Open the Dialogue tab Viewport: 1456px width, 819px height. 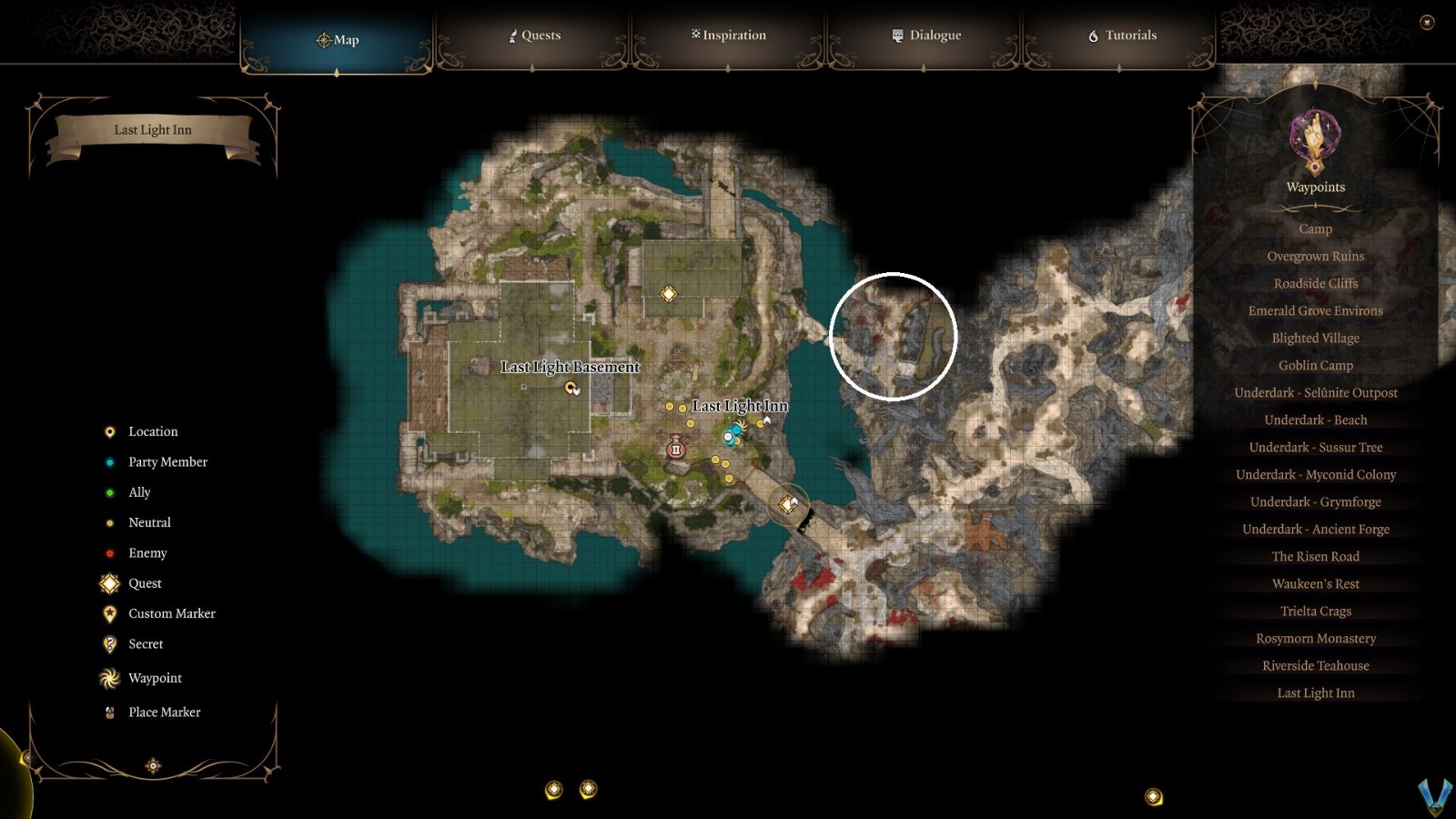click(925, 35)
